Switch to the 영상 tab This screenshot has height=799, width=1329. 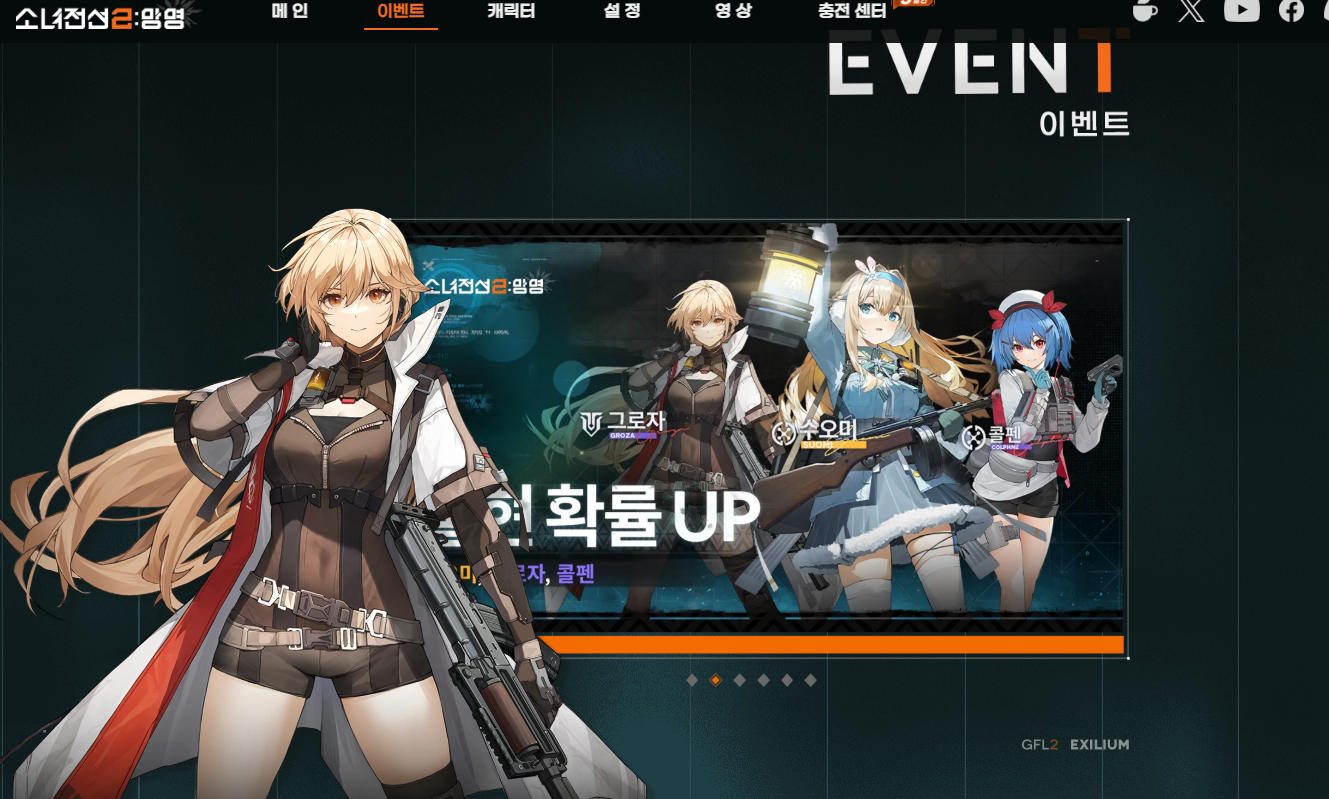pos(731,13)
